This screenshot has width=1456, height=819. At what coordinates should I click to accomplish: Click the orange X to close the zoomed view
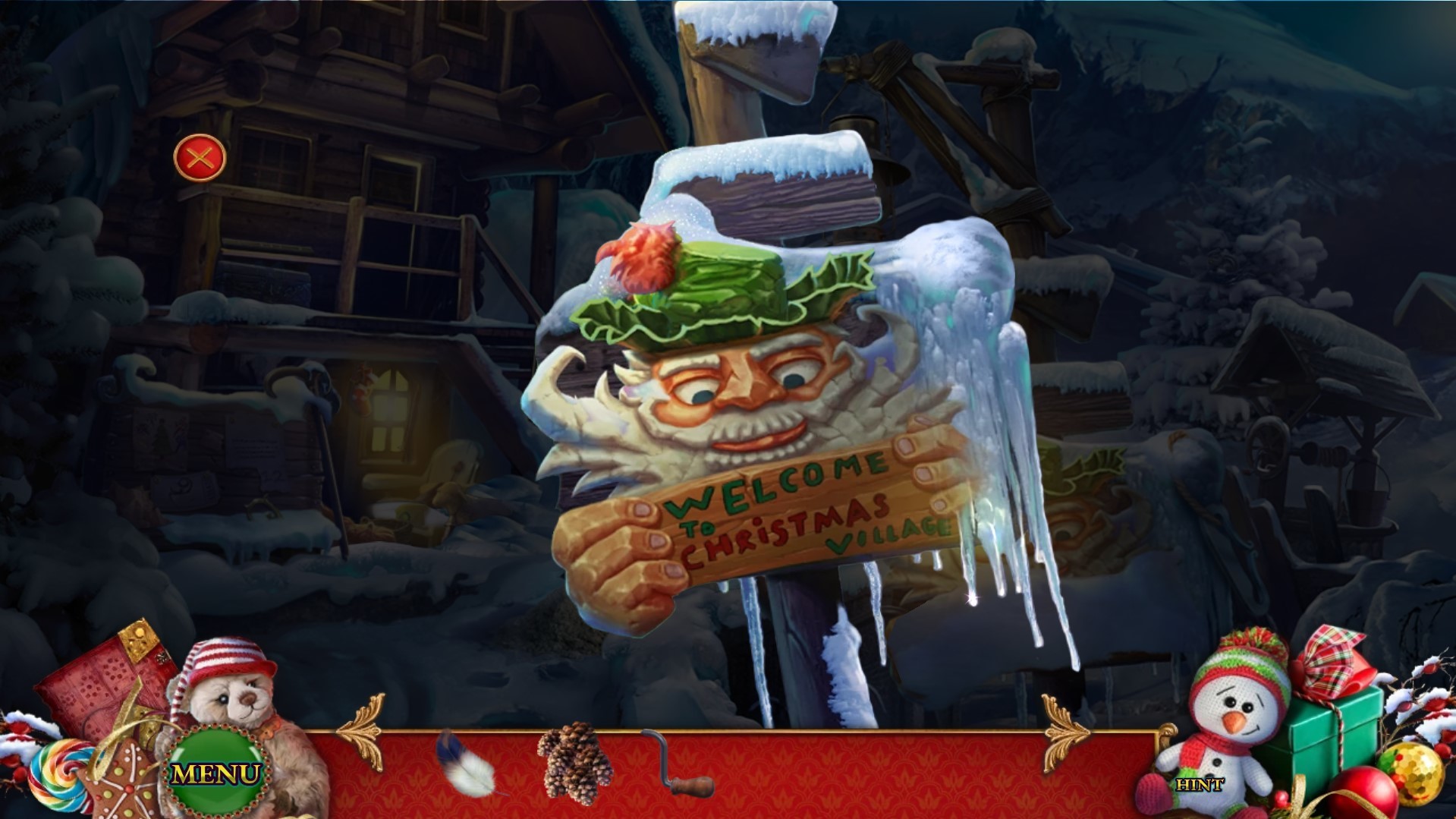click(201, 159)
